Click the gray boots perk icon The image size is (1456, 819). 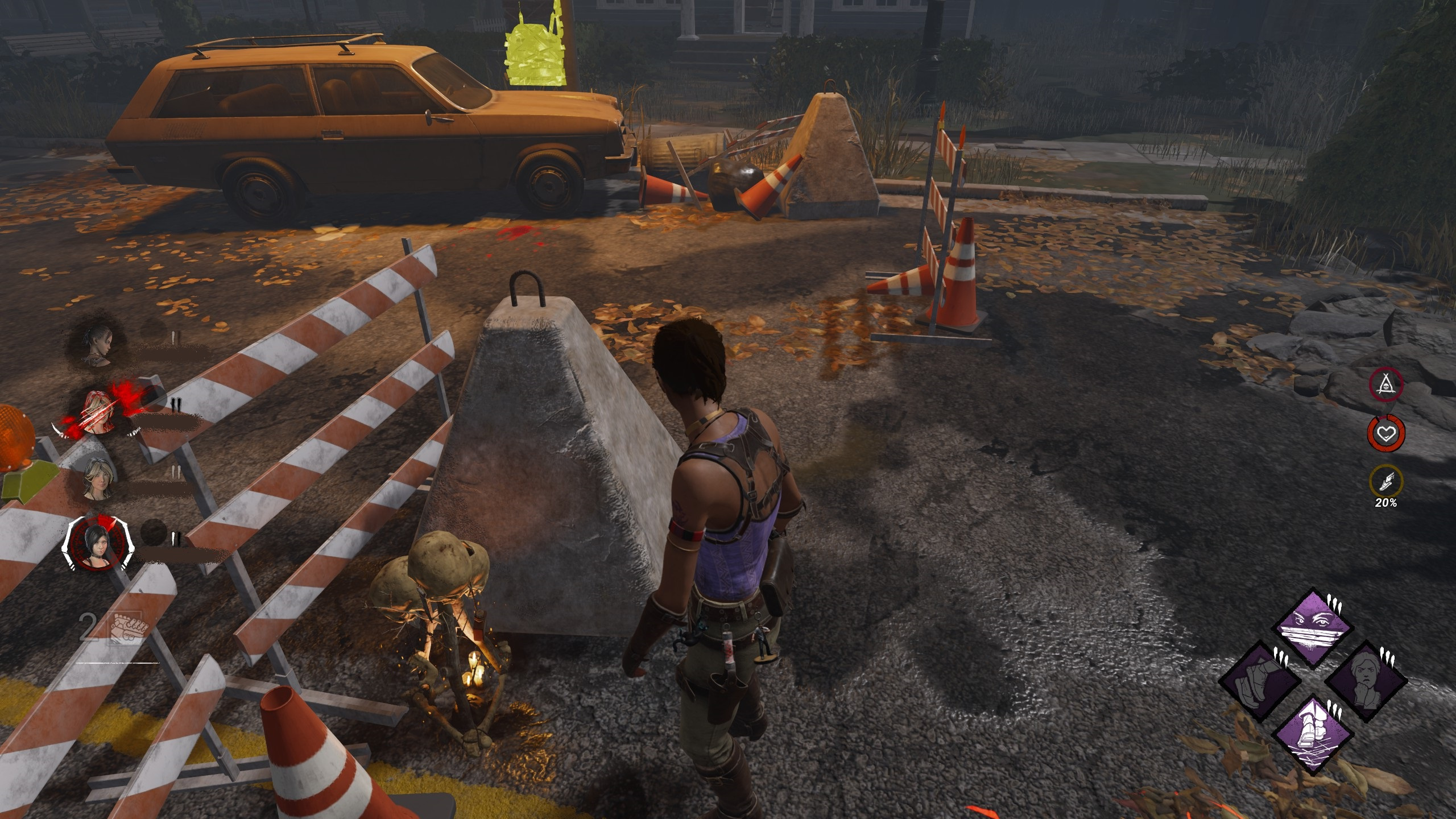[x=1261, y=682]
